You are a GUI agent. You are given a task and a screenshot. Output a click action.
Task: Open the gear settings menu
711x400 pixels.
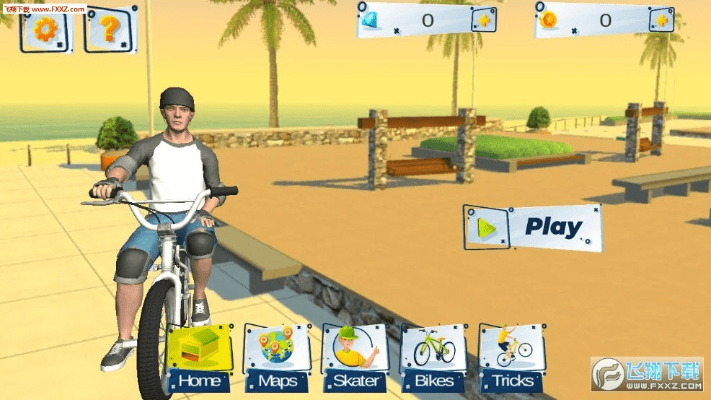pos(46,29)
